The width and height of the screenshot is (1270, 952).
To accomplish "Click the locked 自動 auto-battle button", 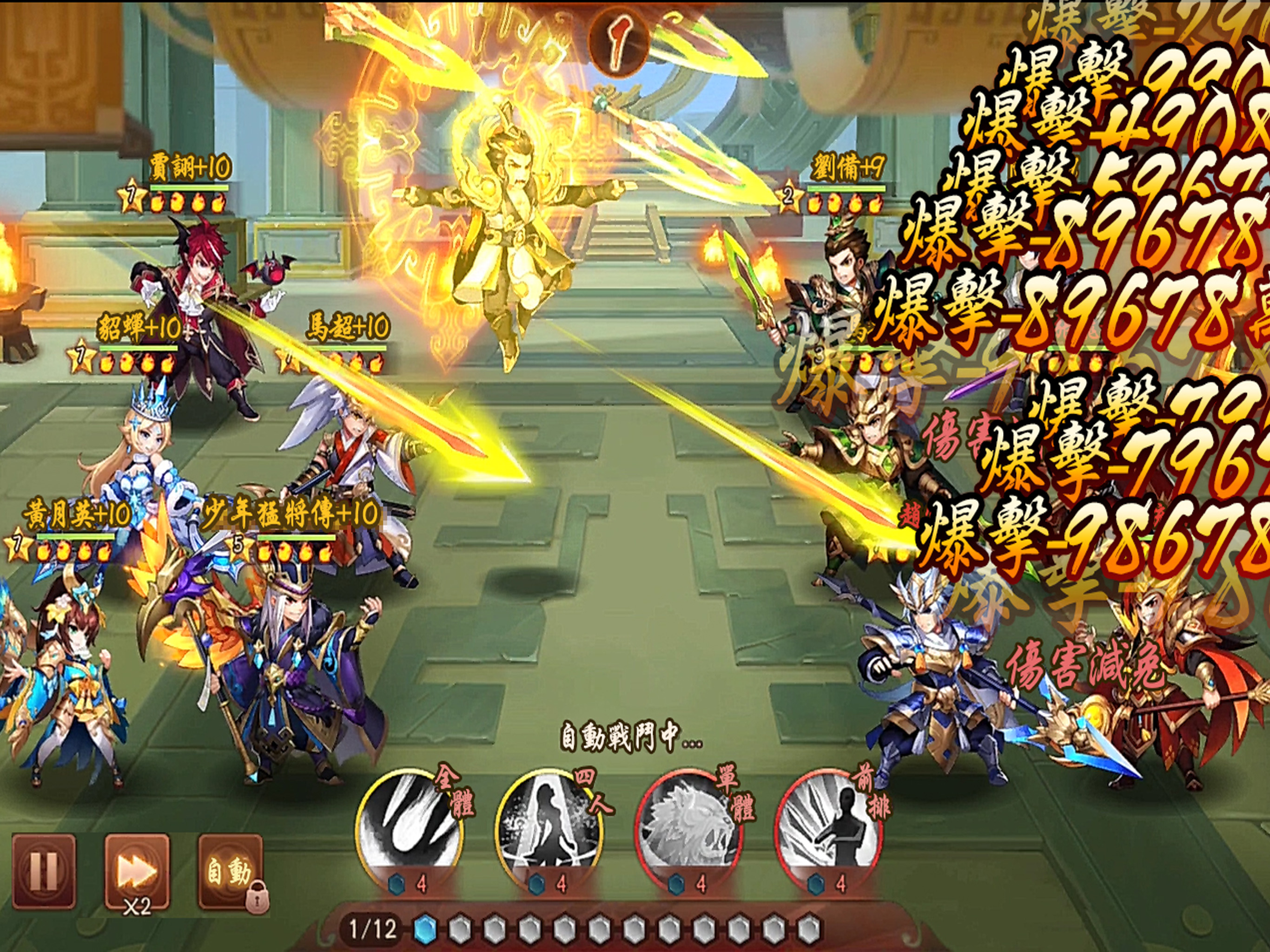I will (230, 871).
